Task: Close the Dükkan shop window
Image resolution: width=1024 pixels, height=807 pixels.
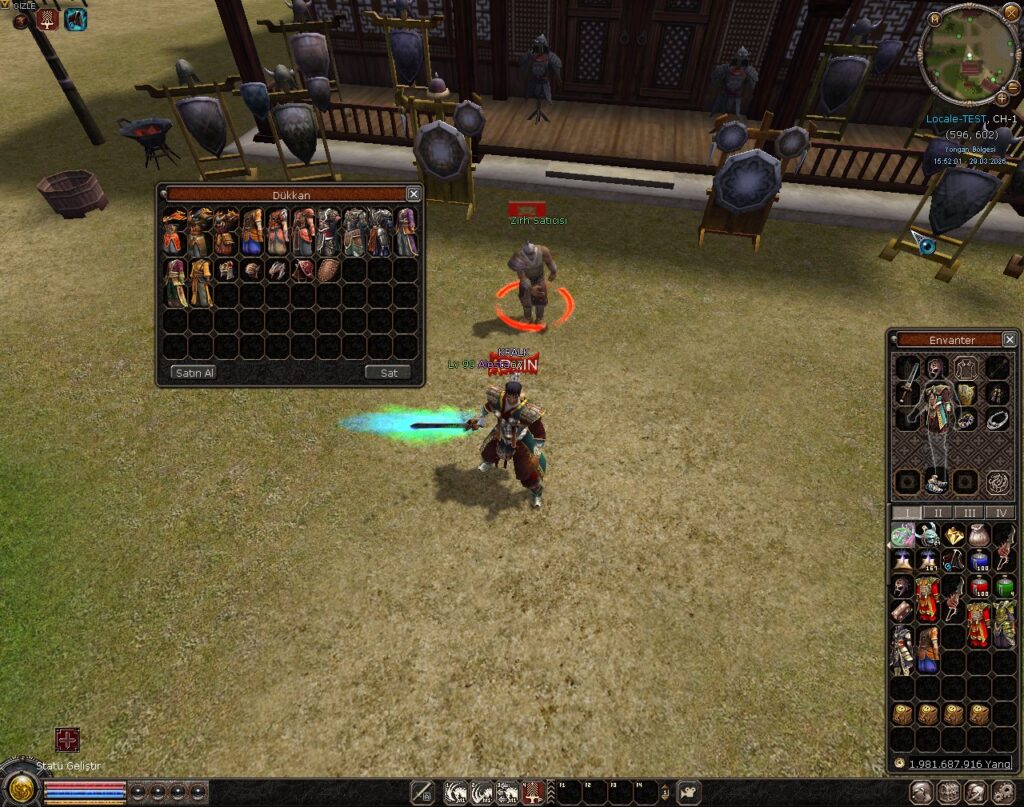Action: [413, 194]
